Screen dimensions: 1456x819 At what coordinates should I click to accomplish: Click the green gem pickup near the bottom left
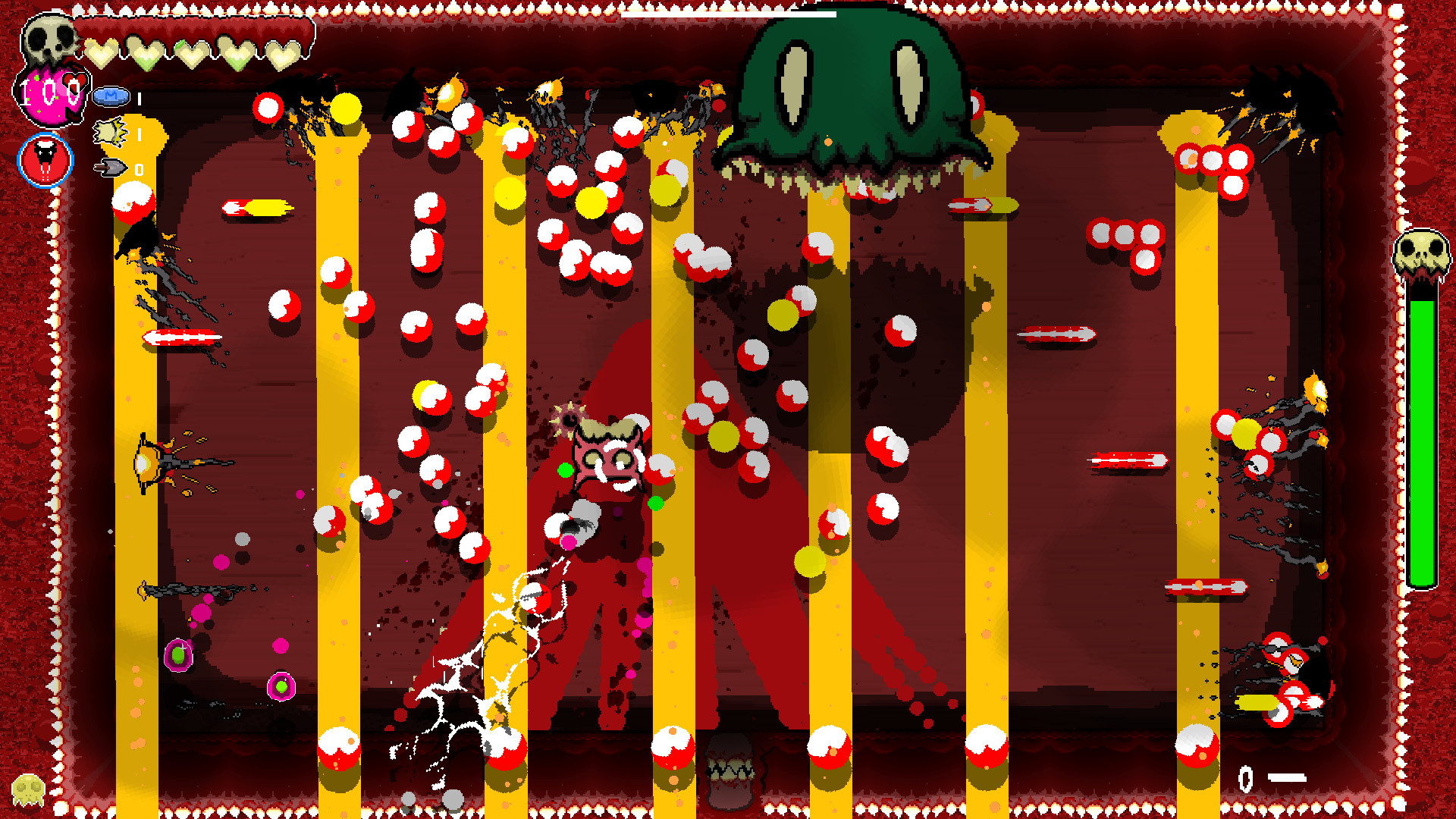[x=177, y=654]
